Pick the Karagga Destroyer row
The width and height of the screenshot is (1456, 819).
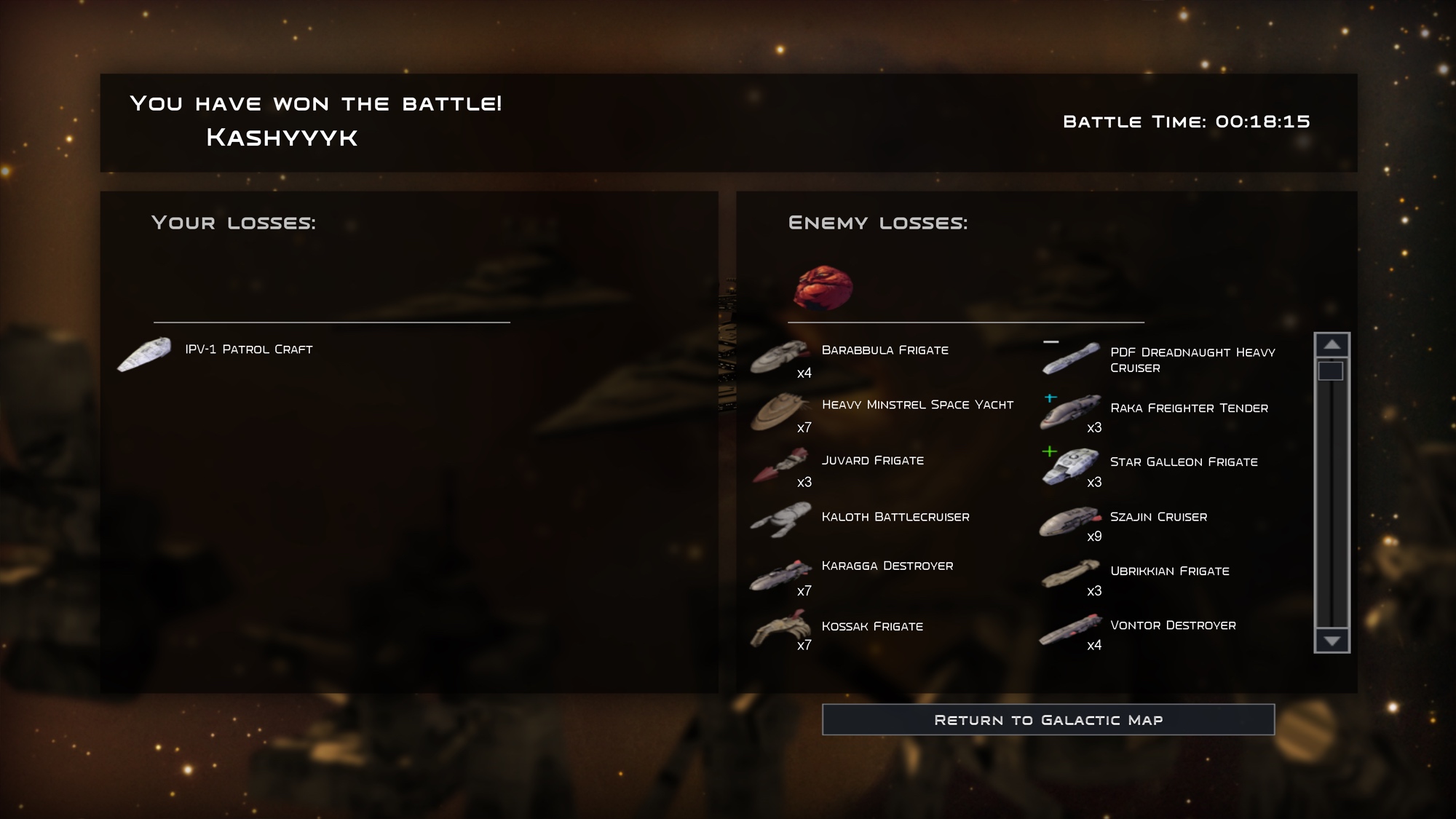(887, 566)
